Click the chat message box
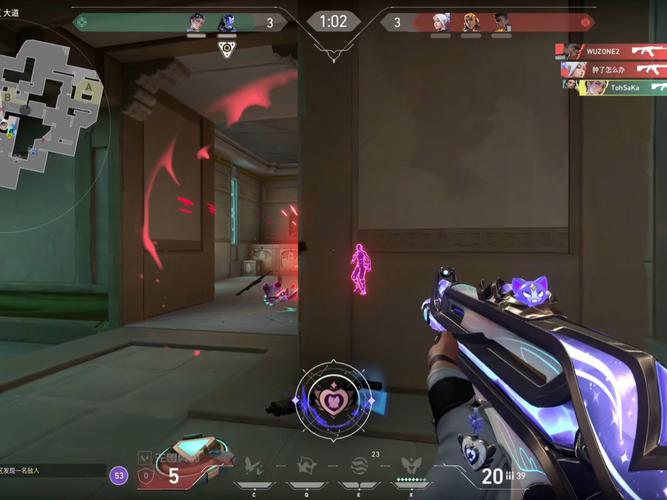This screenshot has height=500, width=667. (x=52, y=469)
